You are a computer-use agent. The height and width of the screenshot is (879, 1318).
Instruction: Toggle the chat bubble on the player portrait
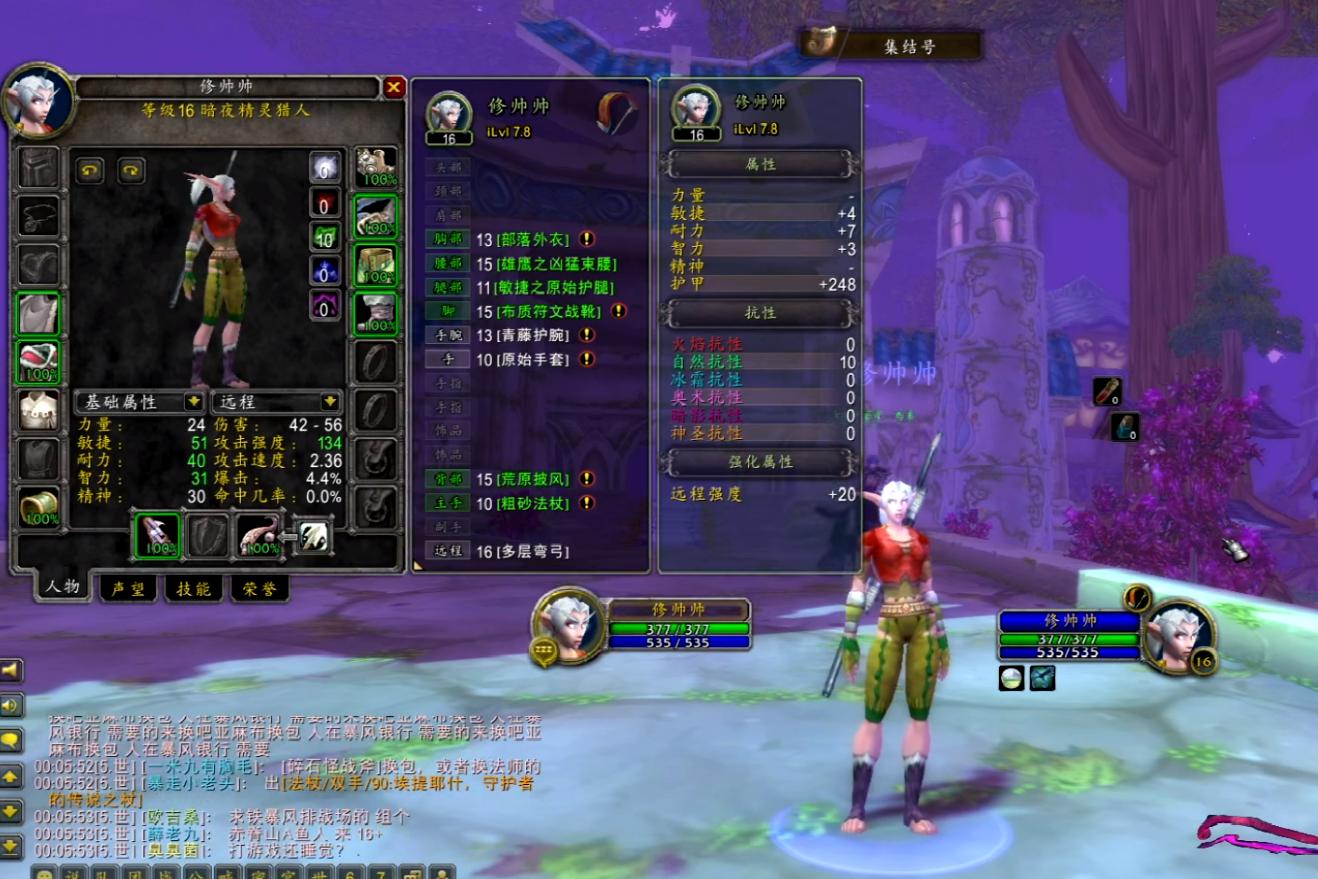(x=544, y=650)
